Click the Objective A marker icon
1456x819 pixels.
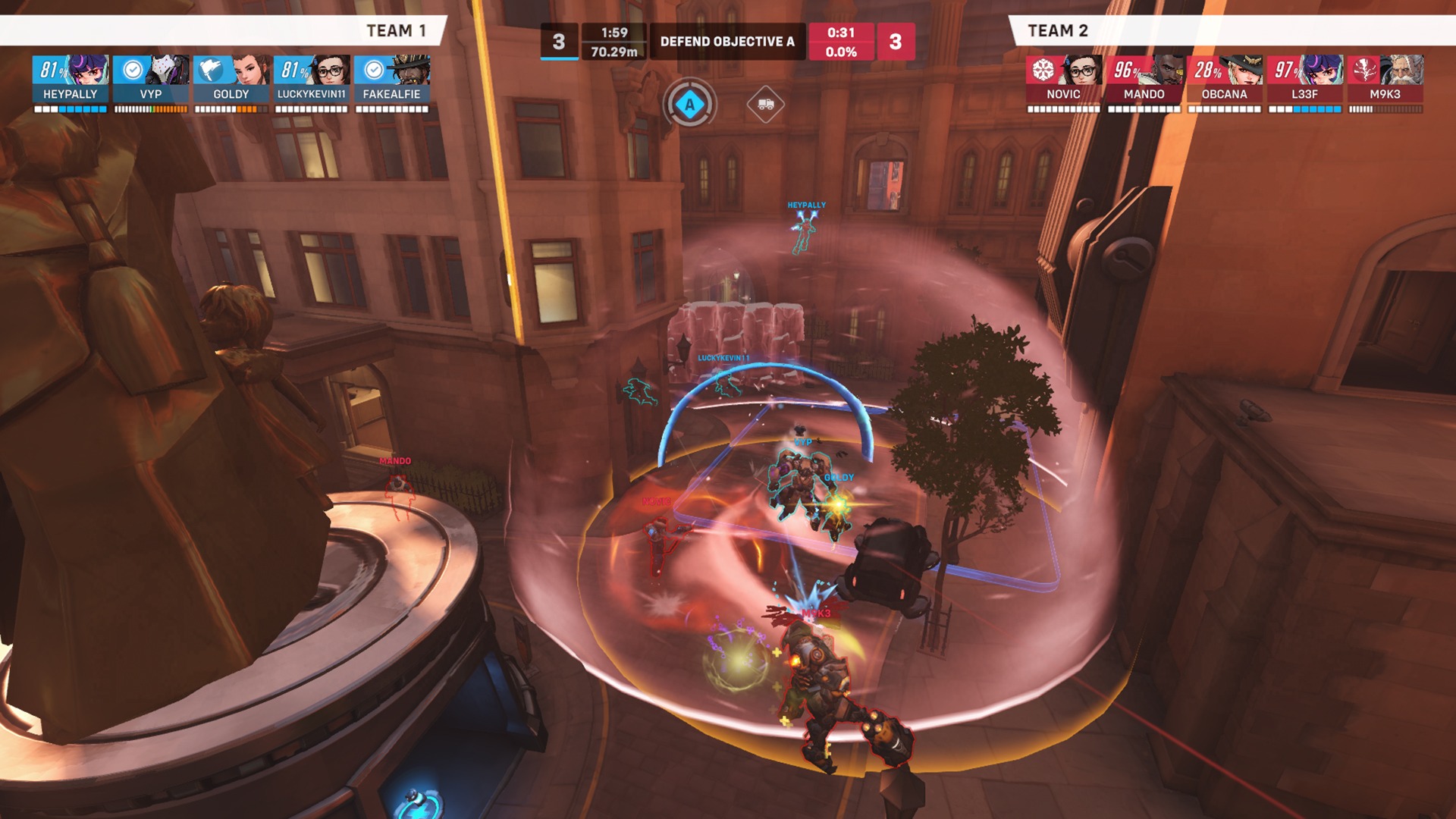pyautogui.click(x=689, y=104)
